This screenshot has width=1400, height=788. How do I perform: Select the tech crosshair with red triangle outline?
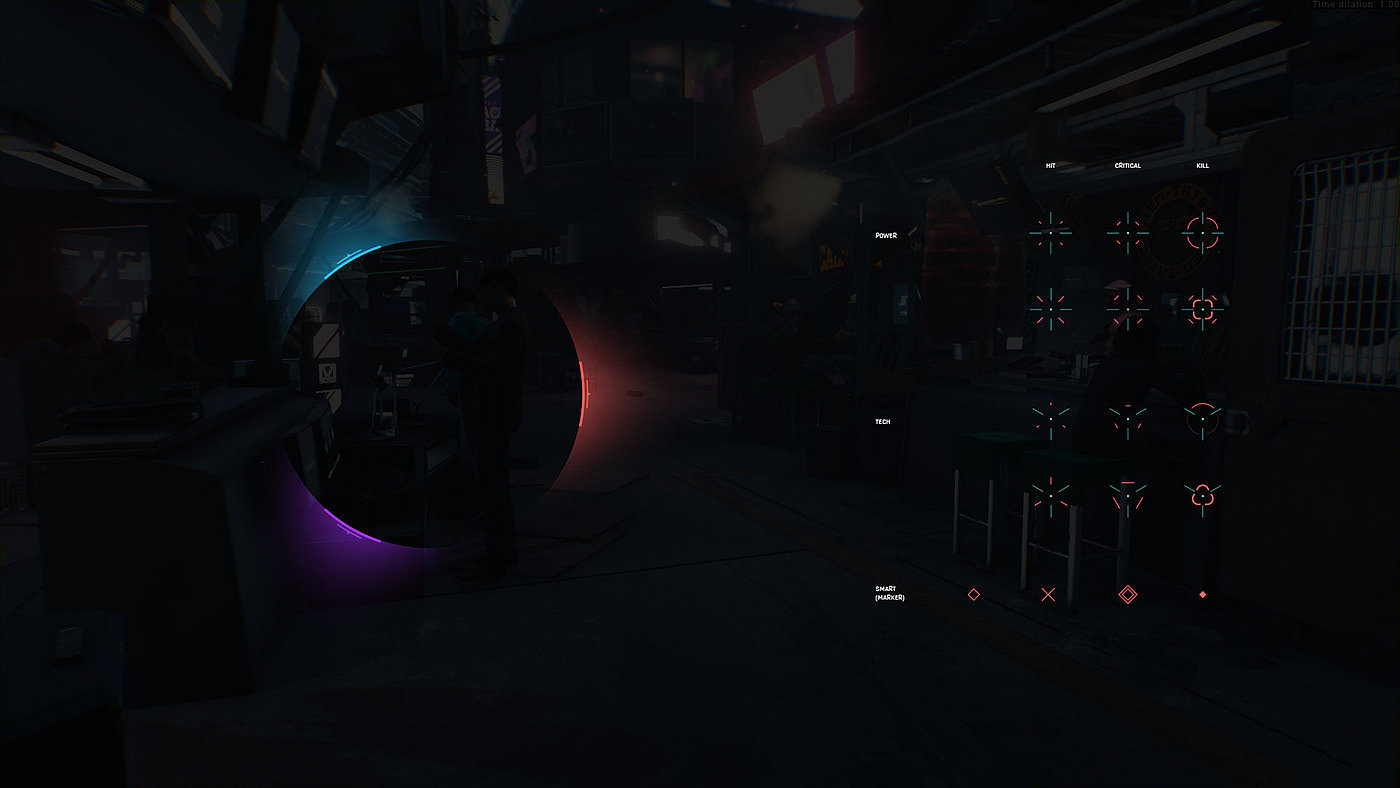(1127, 494)
